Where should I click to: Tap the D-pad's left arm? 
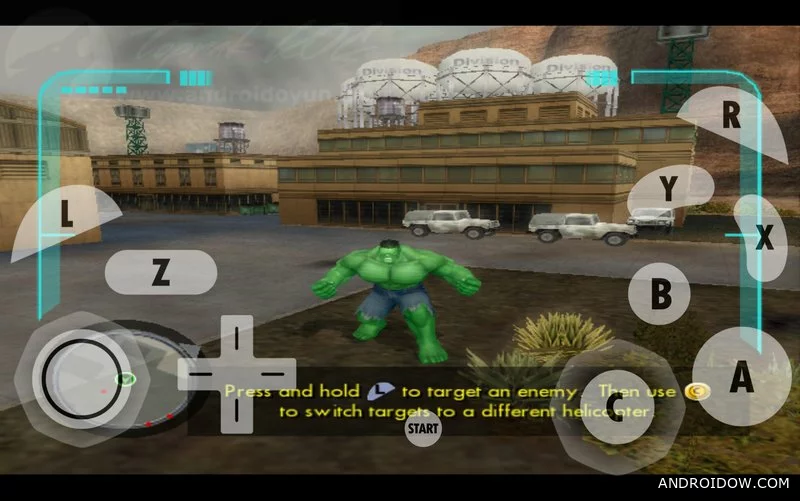(x=200, y=374)
